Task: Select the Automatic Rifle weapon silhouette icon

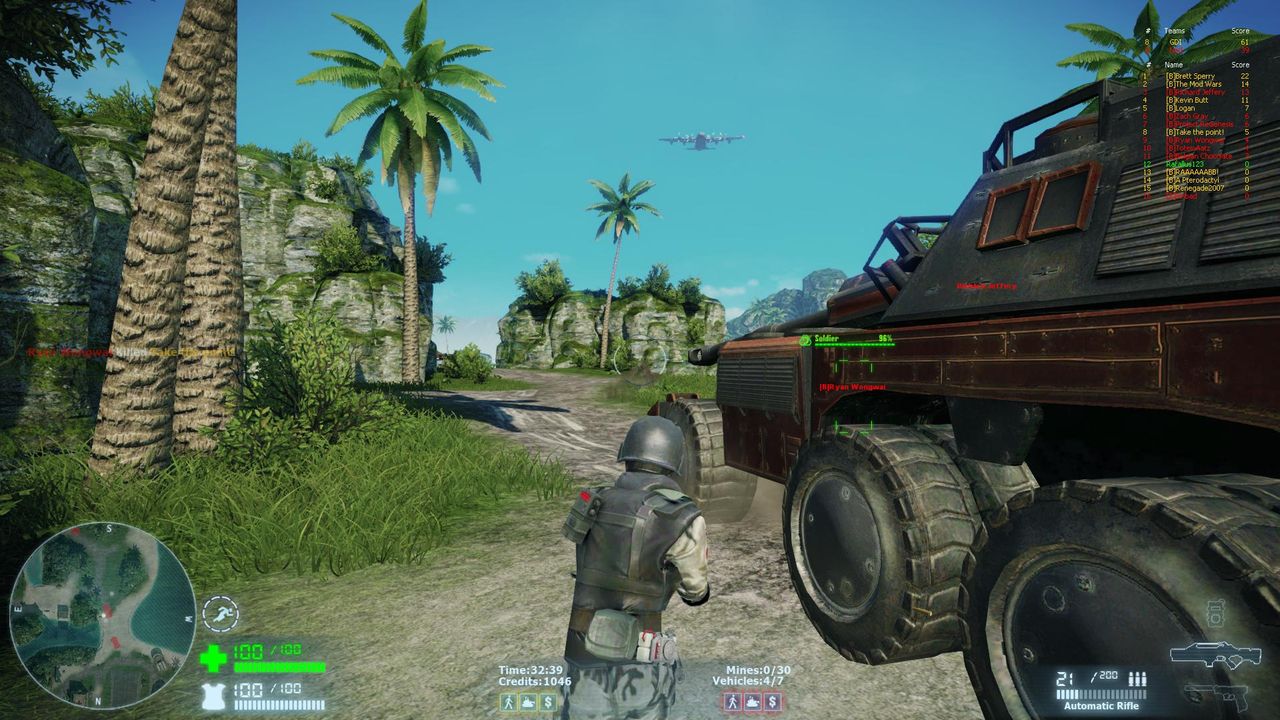Action: [1218, 655]
